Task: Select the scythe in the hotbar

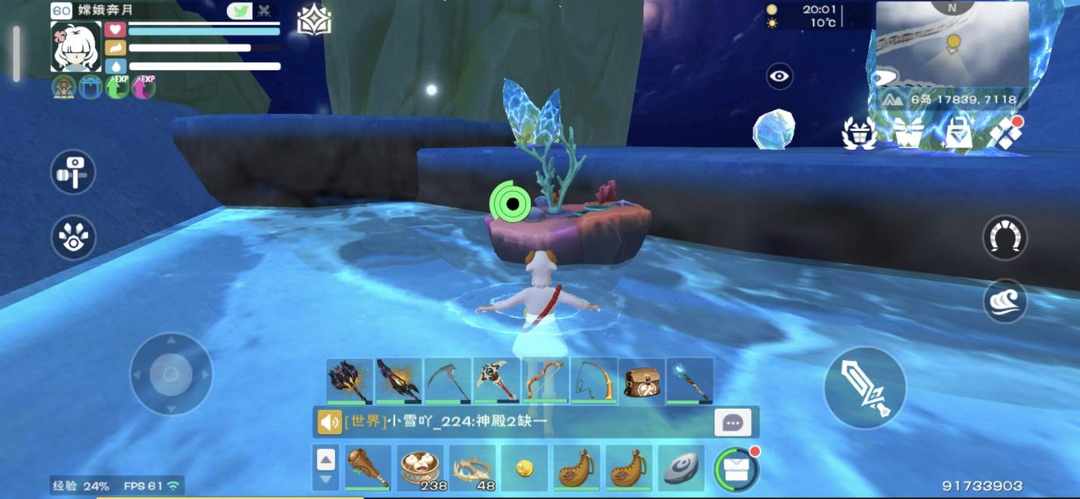Action: (x=447, y=381)
